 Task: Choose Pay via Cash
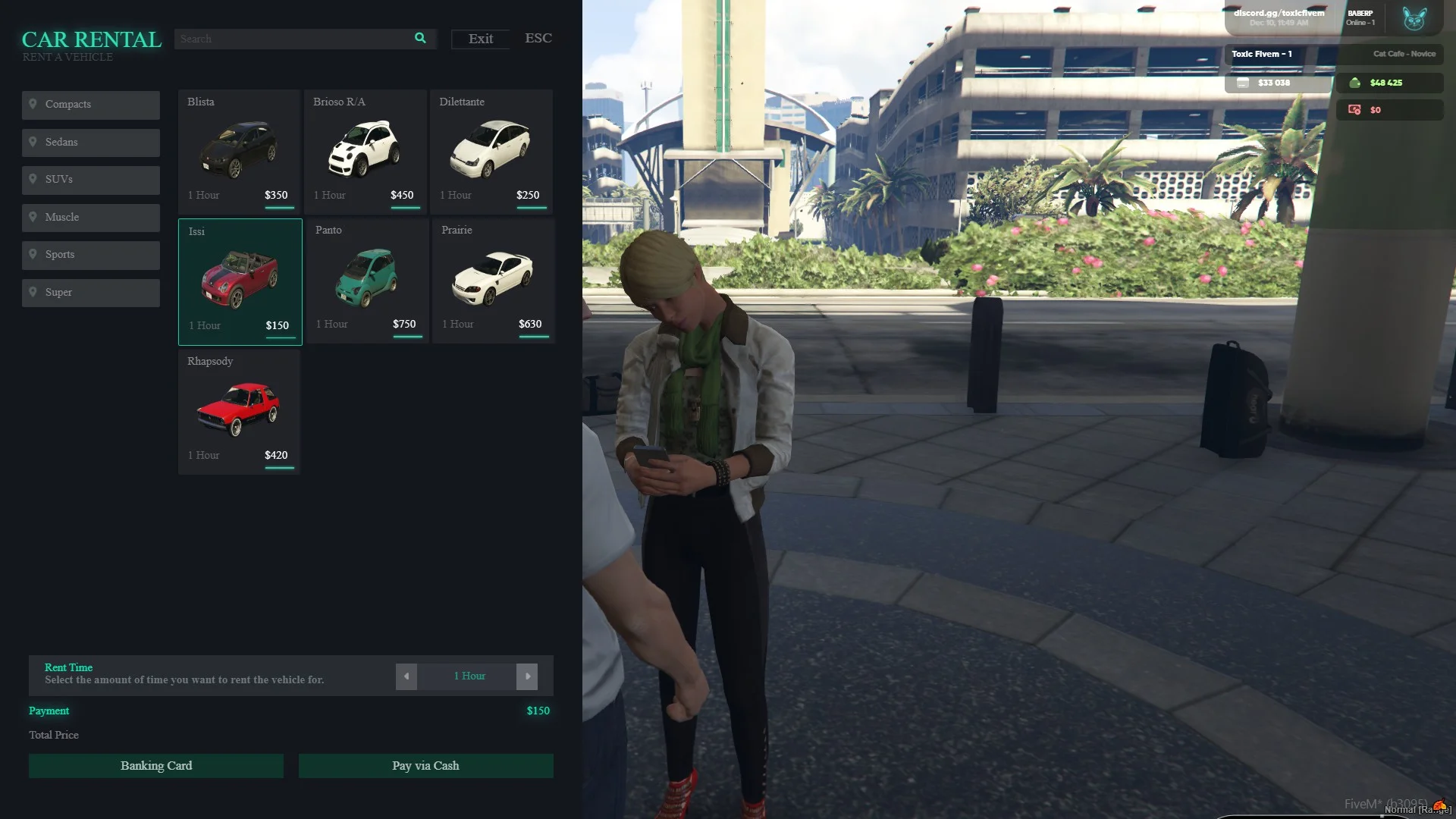pyautogui.click(x=425, y=766)
